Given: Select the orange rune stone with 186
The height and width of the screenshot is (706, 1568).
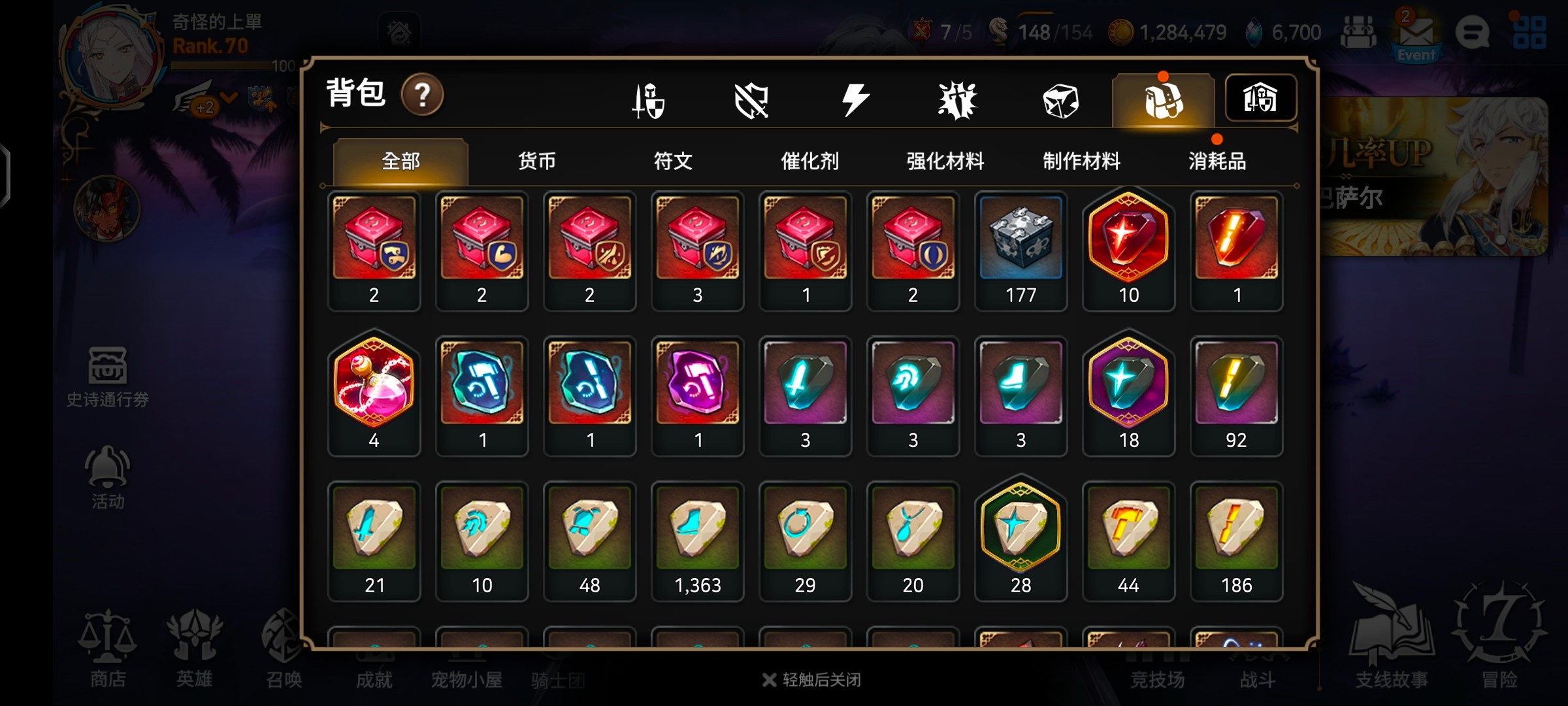Looking at the screenshot, I should click(x=1236, y=541).
